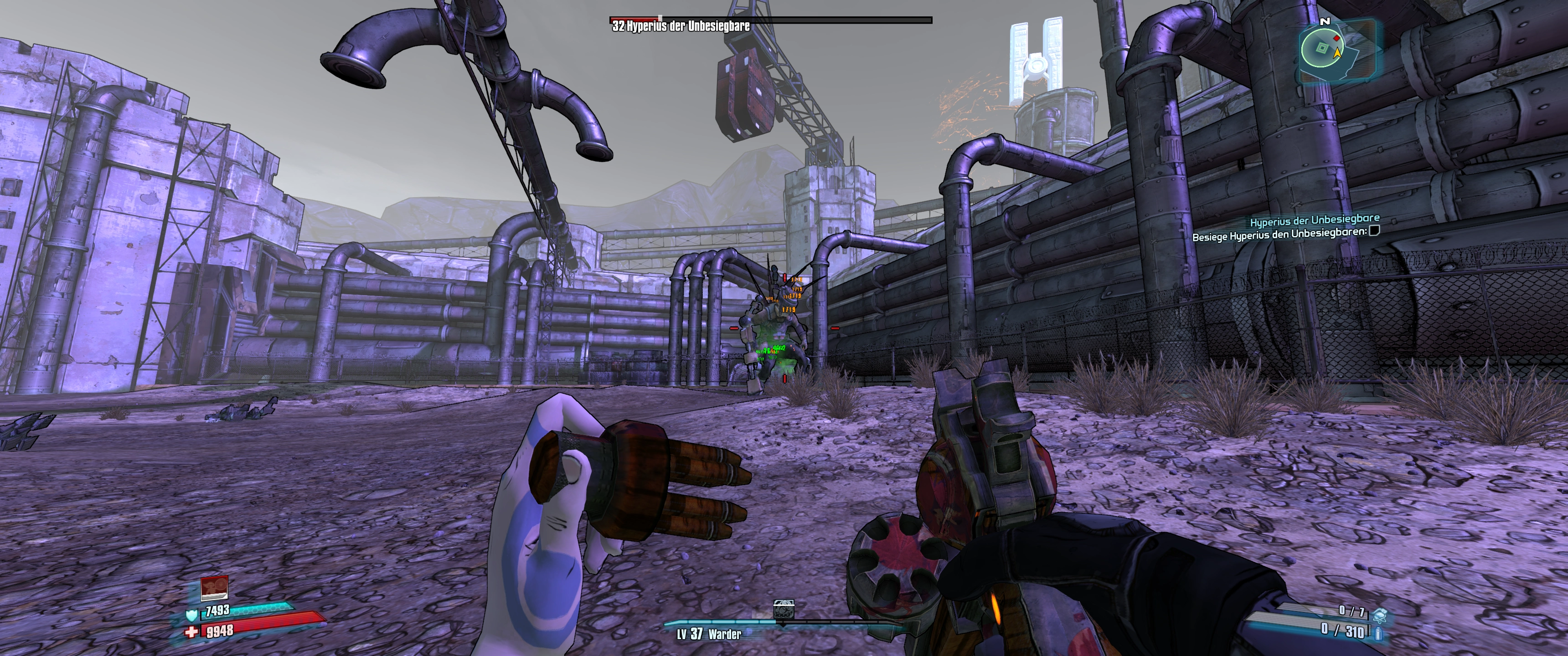Select the red enemy marker on the minimap

click(x=1336, y=38)
